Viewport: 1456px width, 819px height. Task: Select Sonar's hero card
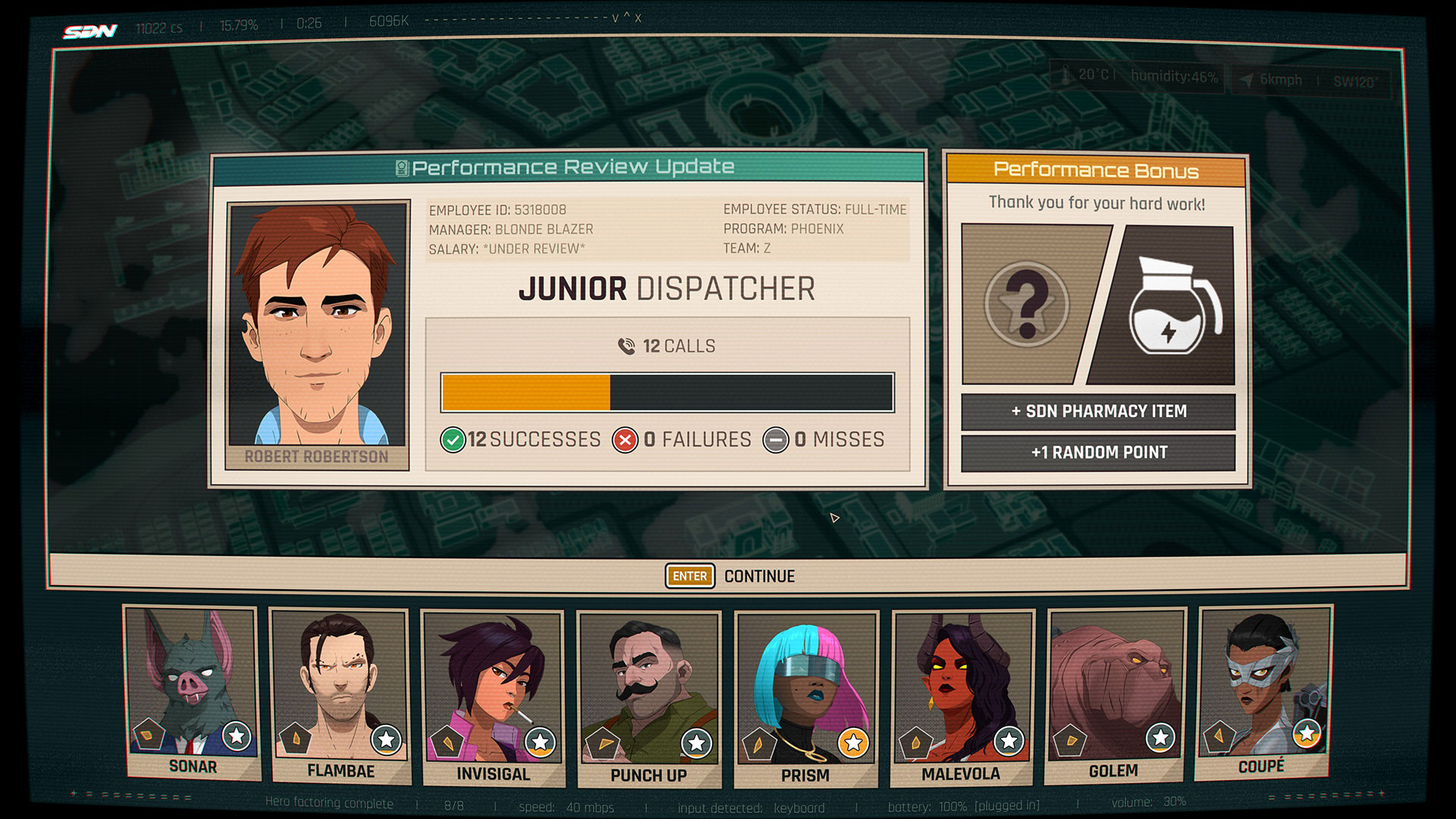point(193,690)
